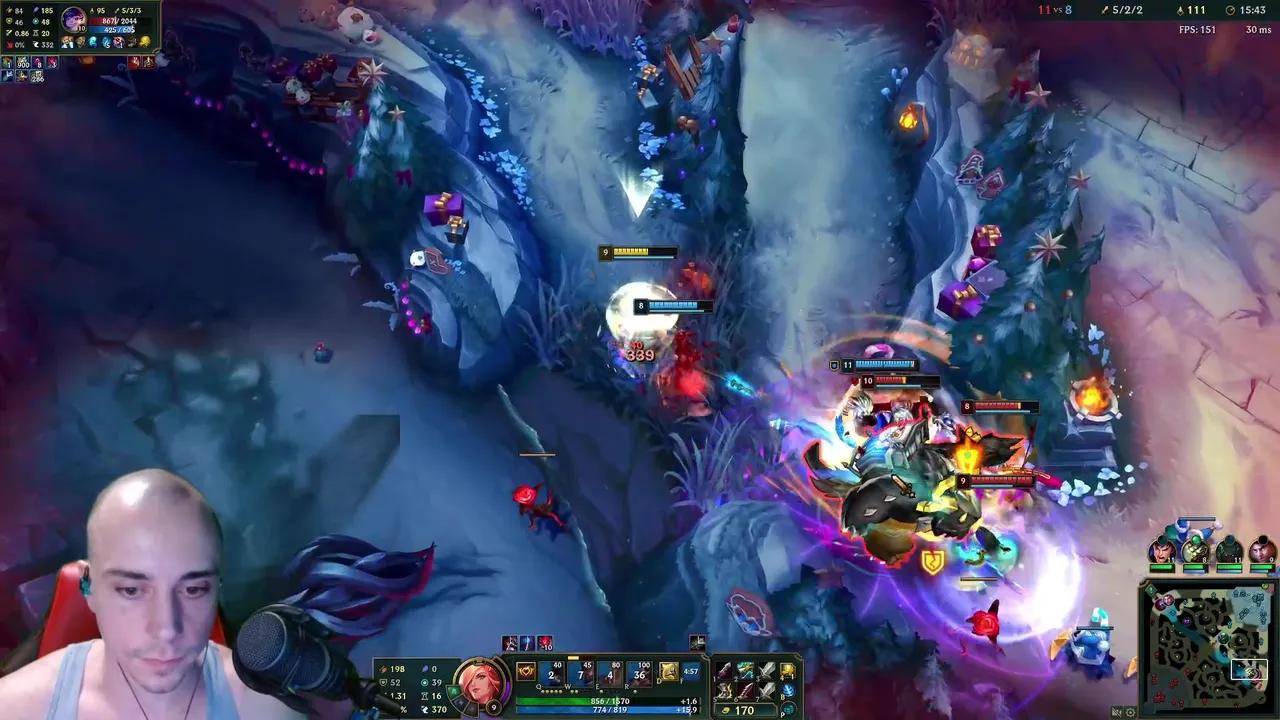Use the ultimate R ability icon
1280x720 pixels.
637,670
